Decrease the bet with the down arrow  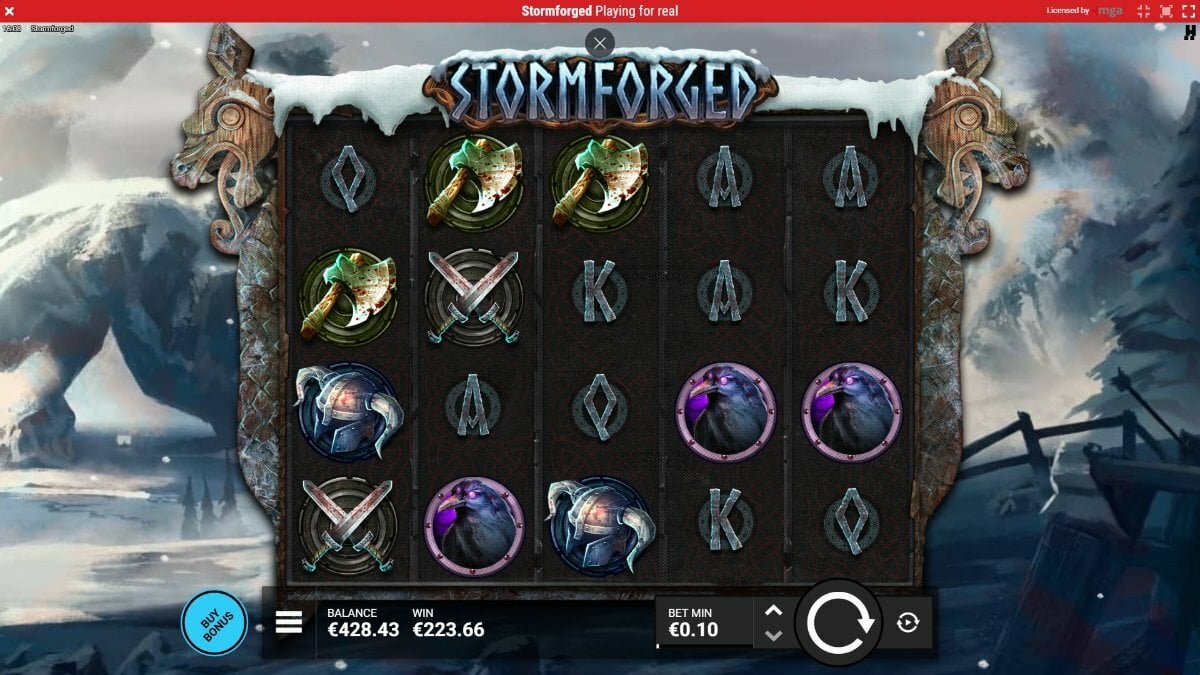[773, 635]
